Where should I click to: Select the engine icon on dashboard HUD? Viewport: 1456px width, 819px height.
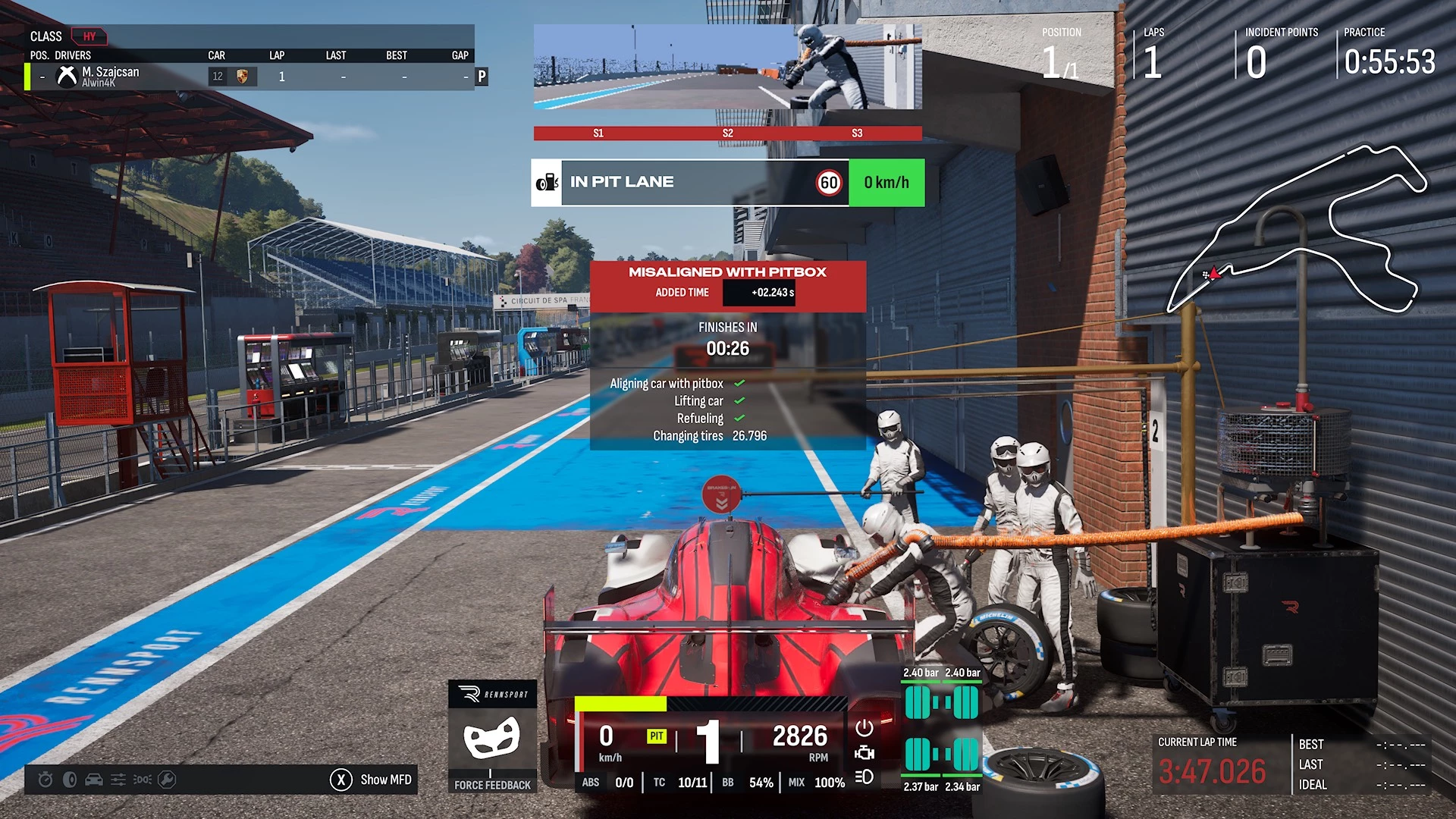[x=864, y=753]
